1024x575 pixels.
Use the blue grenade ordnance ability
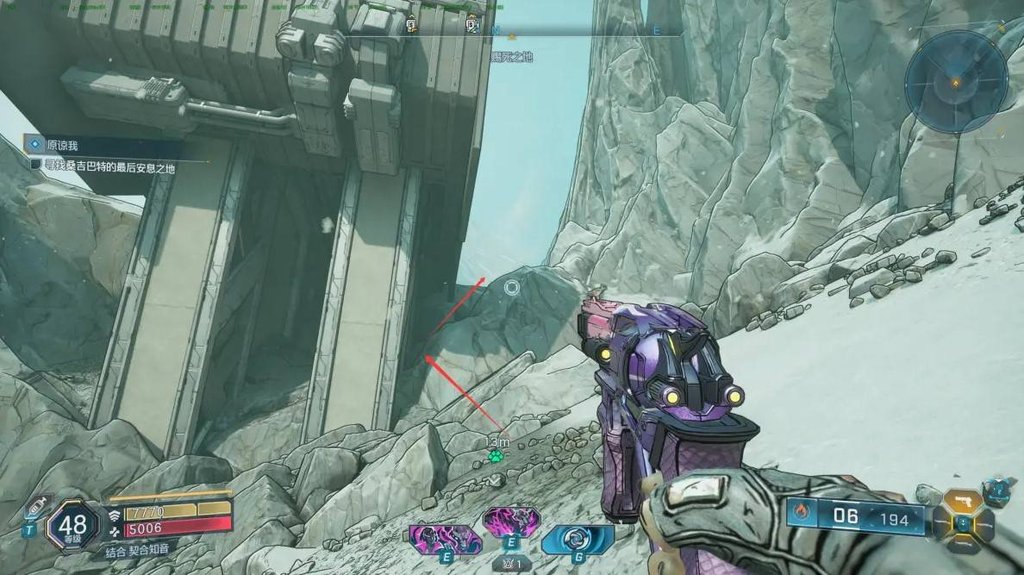(x=577, y=539)
